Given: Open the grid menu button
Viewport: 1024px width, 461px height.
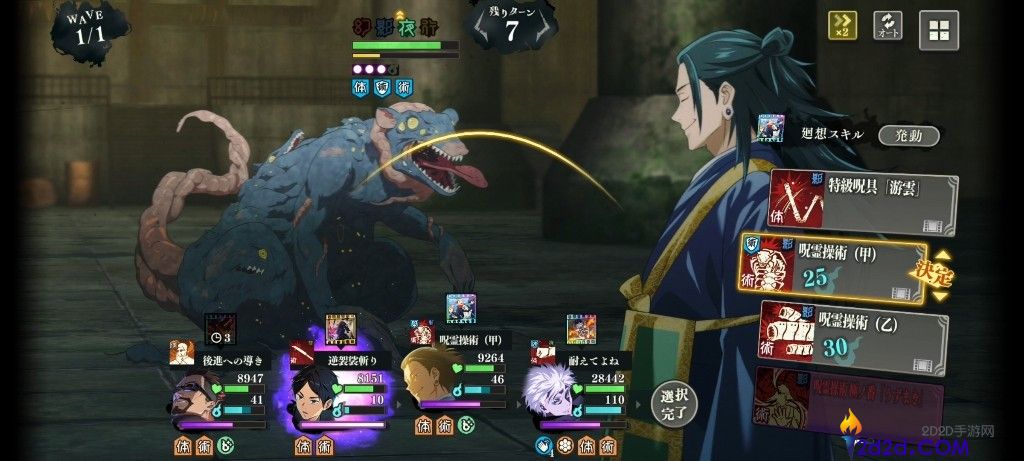Looking at the screenshot, I should pyautogui.click(x=938, y=30).
